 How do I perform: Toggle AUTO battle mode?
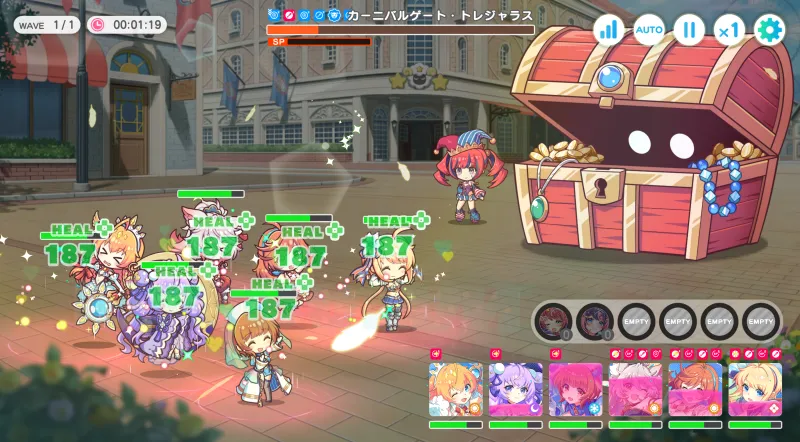tap(649, 29)
